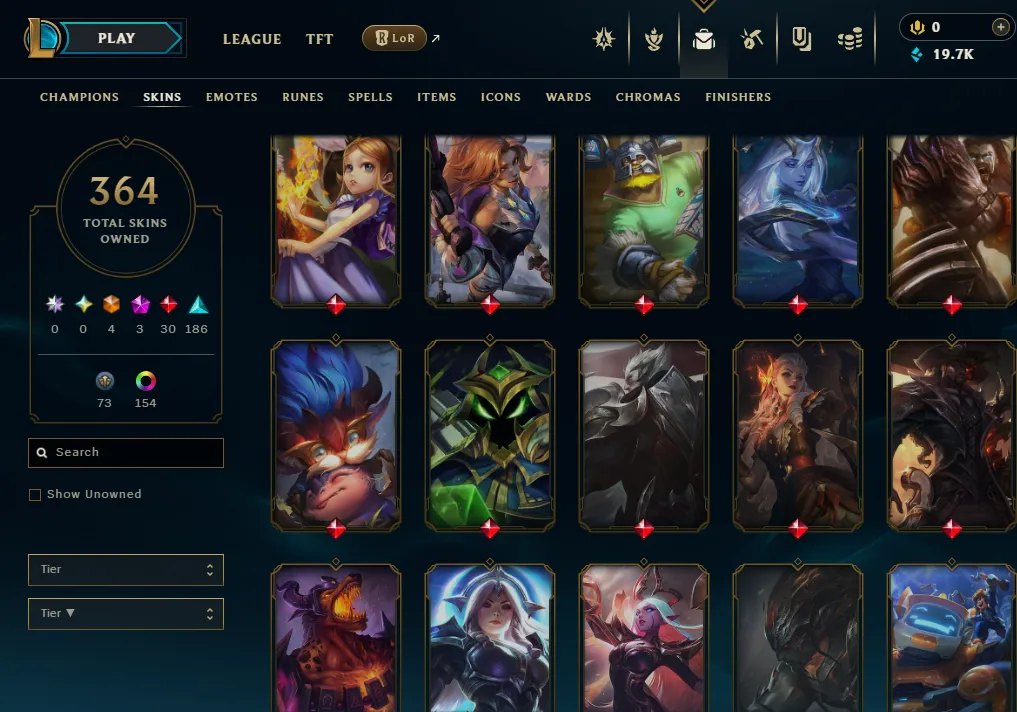
Task: Focus the skin Search field
Action: point(126,453)
